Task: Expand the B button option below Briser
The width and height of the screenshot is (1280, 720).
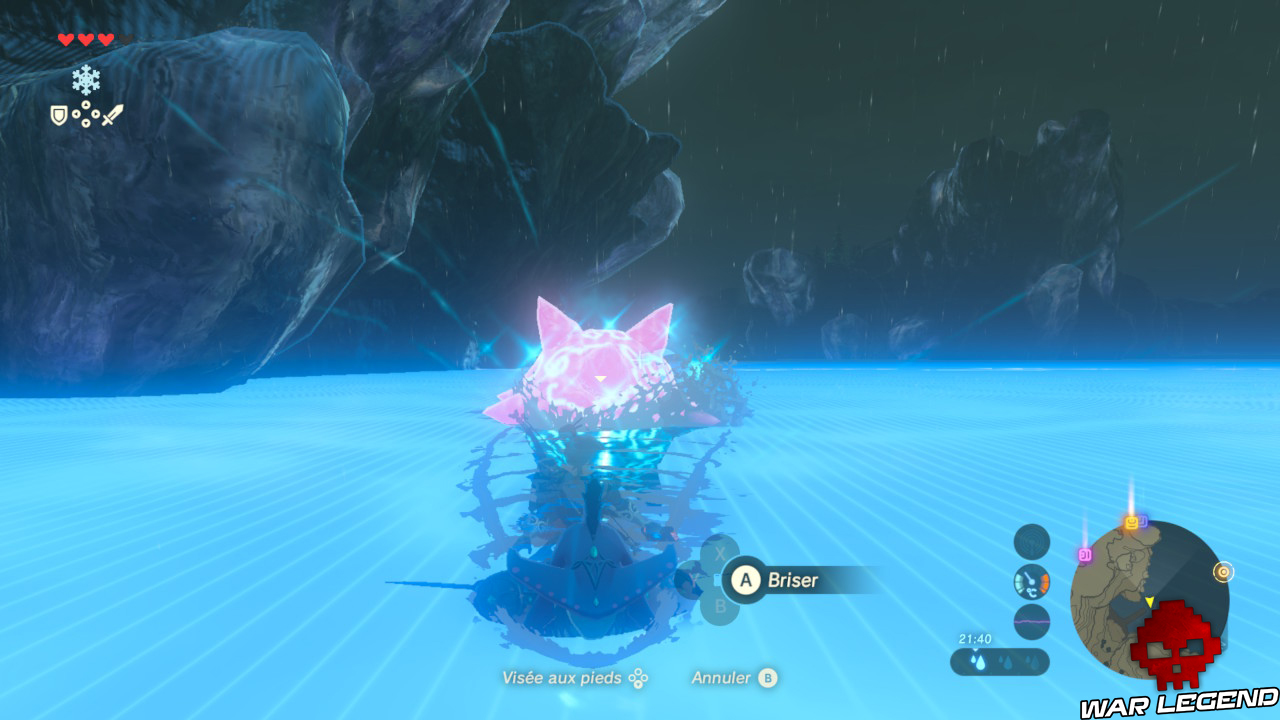Action: pyautogui.click(x=720, y=604)
